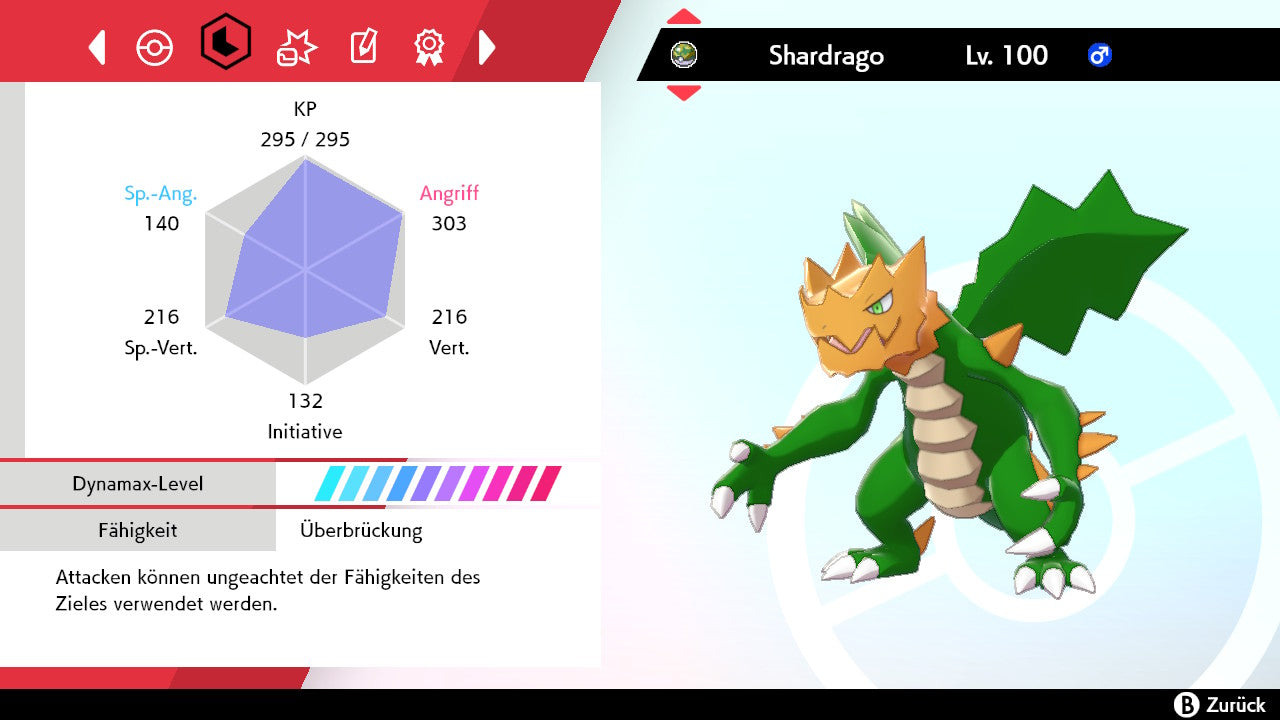Click the down arrow for next Pokémon
The image size is (1280, 720).
click(684, 93)
